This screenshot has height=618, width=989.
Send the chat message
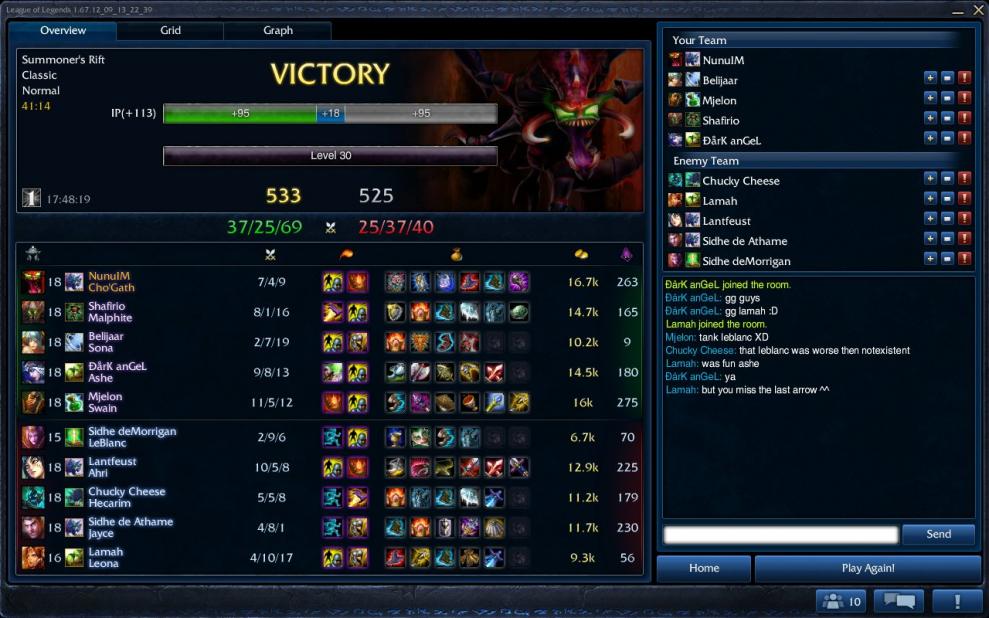click(x=938, y=534)
